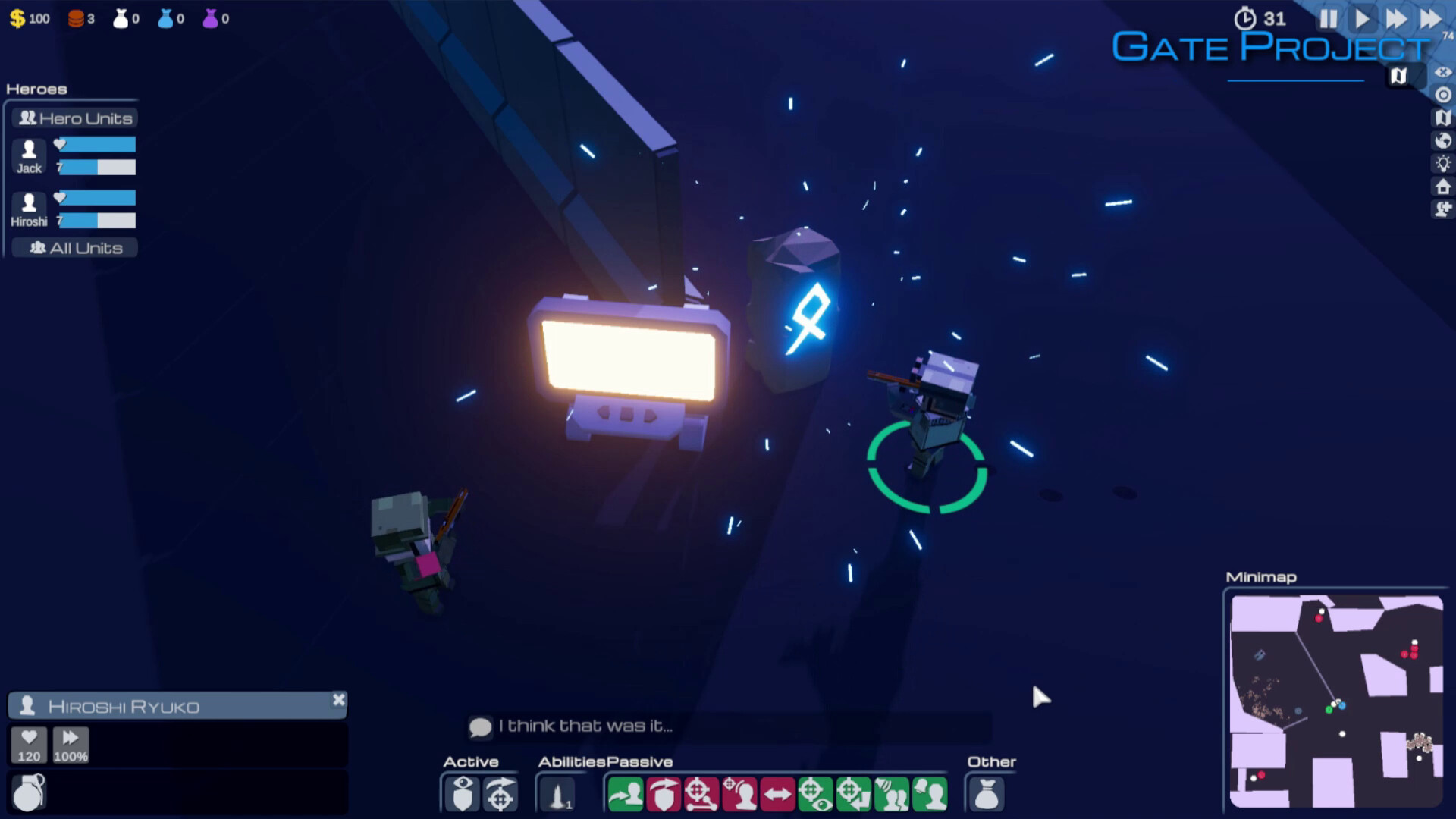Viewport: 1456px width, 819px height.
Task: Expand the Hero Units group
Action: (74, 118)
